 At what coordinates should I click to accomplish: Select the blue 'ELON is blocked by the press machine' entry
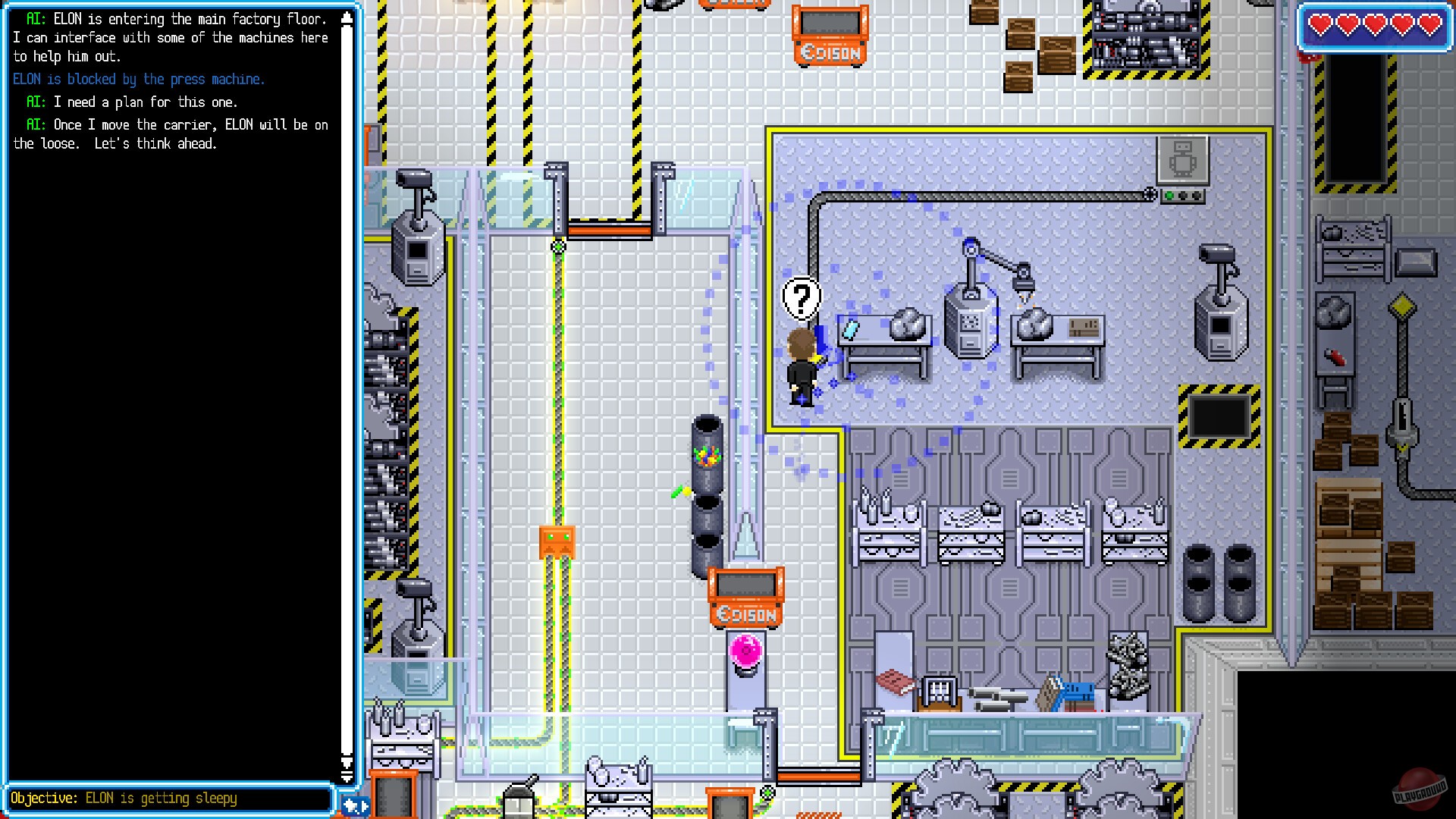138,79
